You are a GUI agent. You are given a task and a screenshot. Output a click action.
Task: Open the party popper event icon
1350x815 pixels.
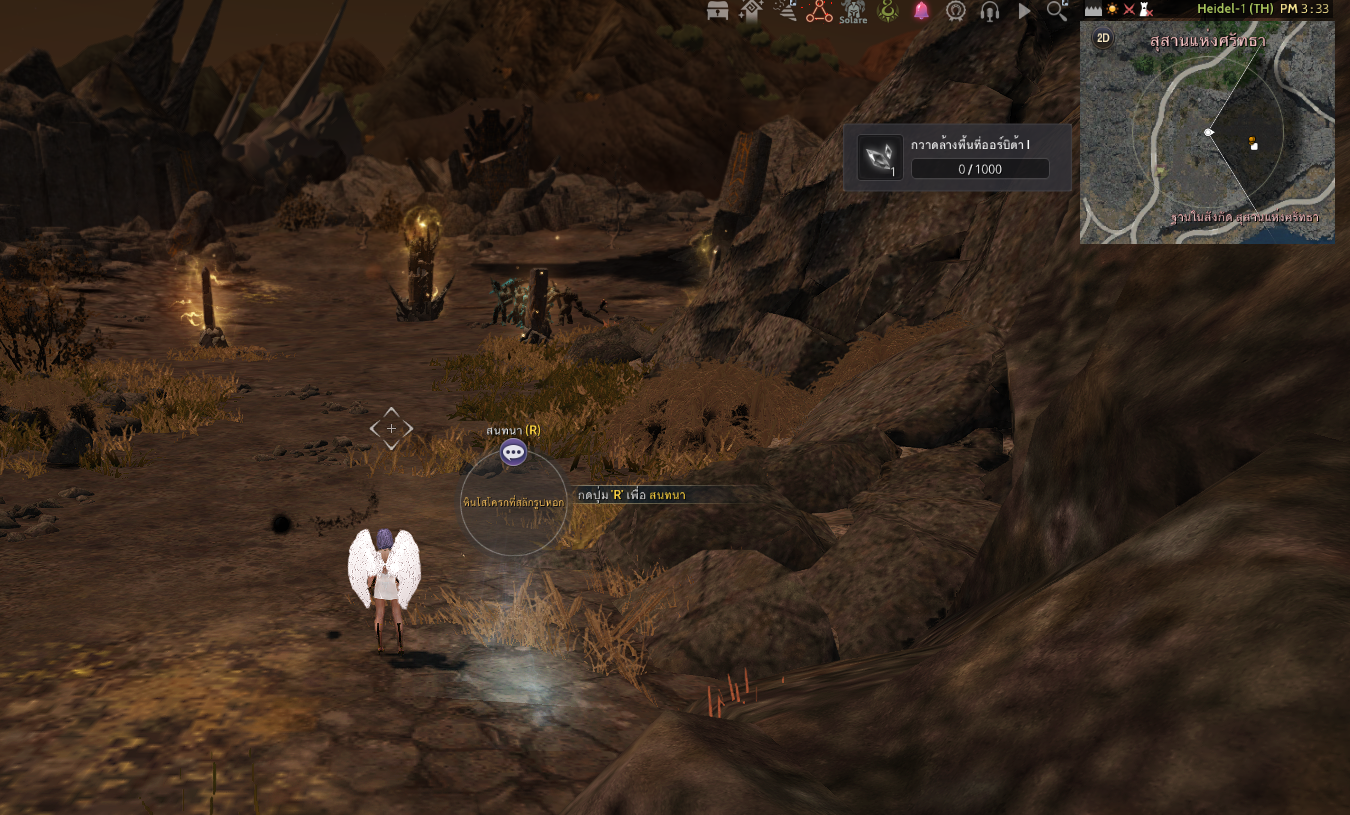(x=787, y=11)
